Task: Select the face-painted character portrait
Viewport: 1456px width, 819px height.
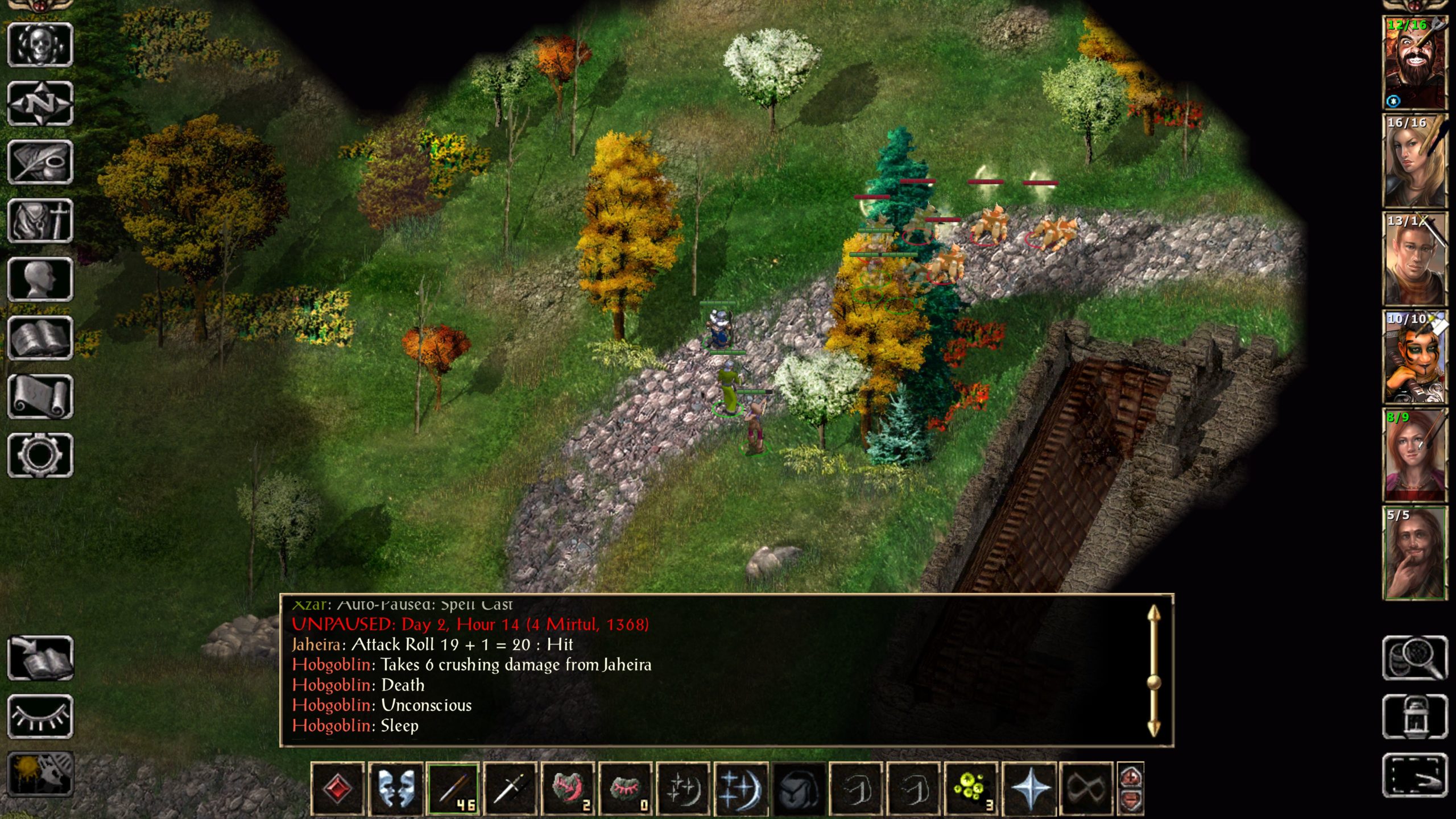Action: click(1414, 357)
